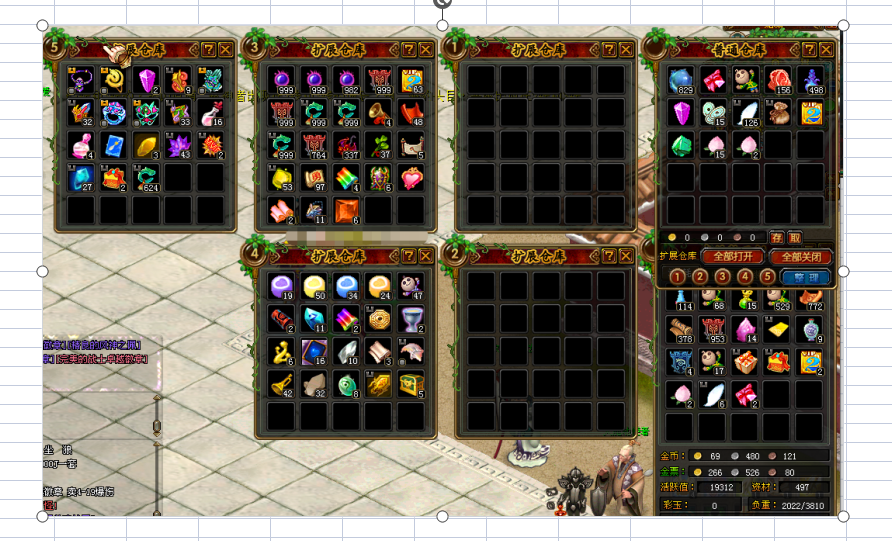Select the raw meat stack of 156
Image resolution: width=892 pixels, height=541 pixels.
pyautogui.click(x=778, y=81)
